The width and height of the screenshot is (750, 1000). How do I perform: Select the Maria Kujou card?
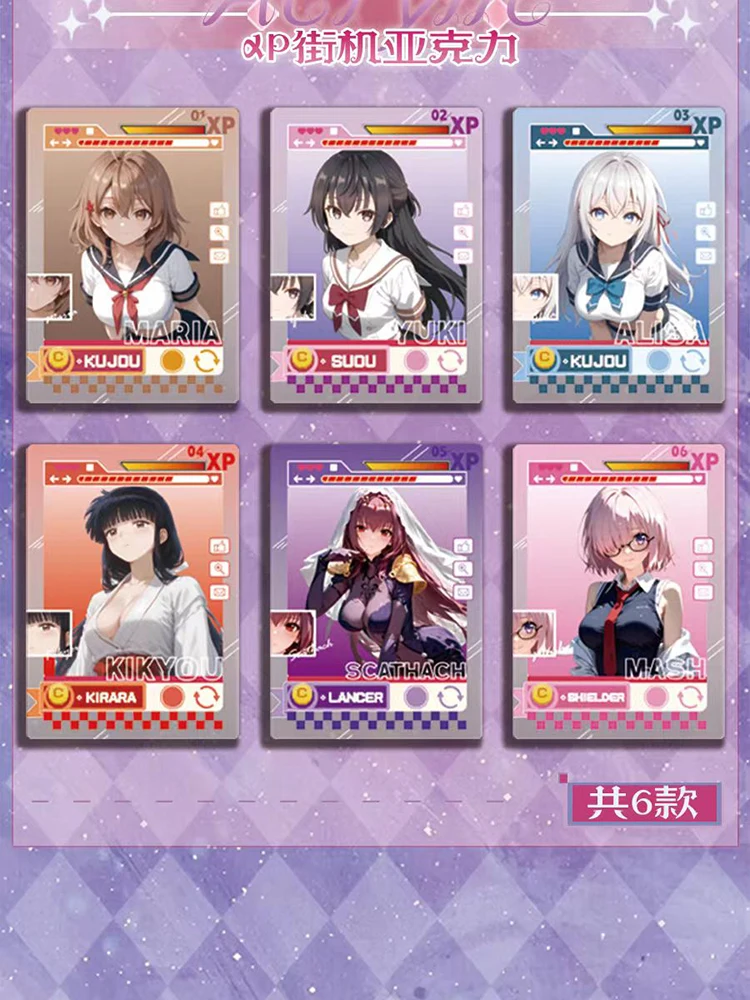point(133,255)
